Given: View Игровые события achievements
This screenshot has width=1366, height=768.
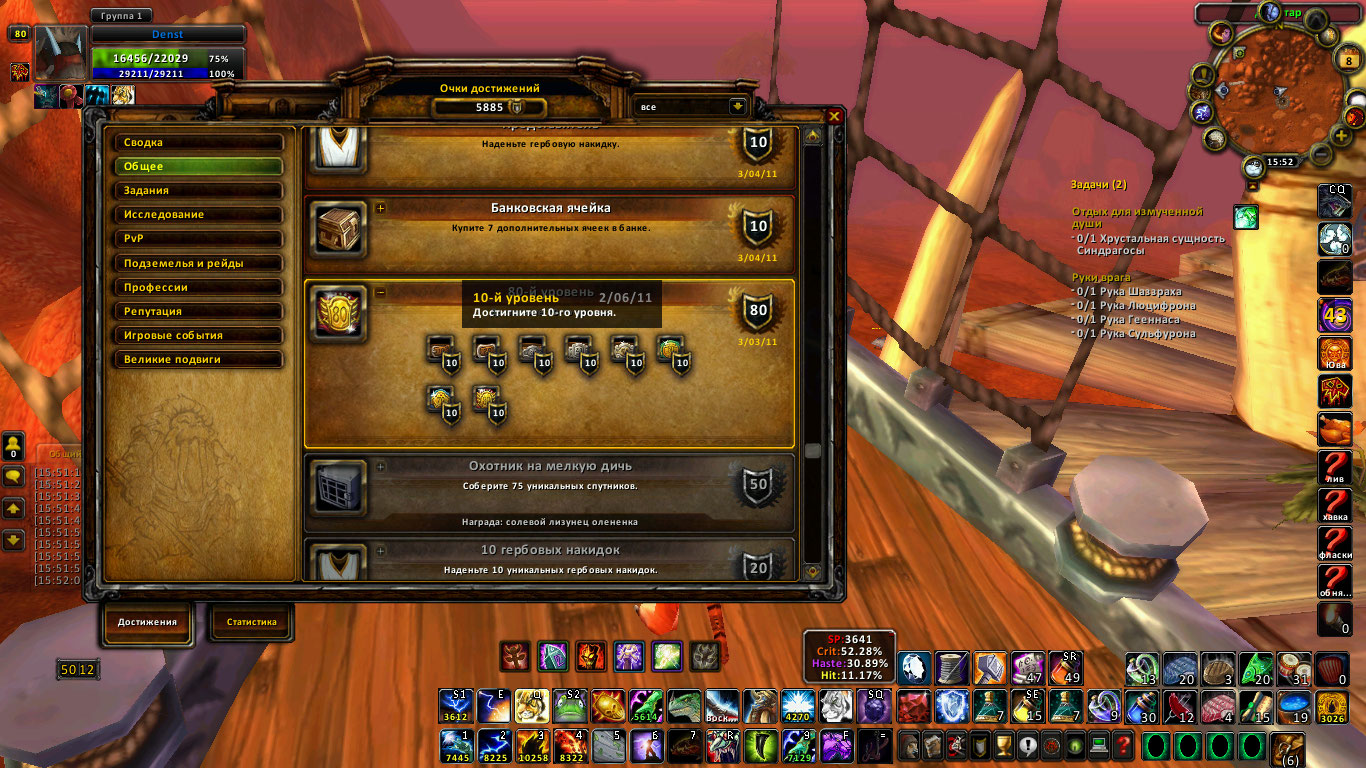Looking at the screenshot, I should [198, 336].
